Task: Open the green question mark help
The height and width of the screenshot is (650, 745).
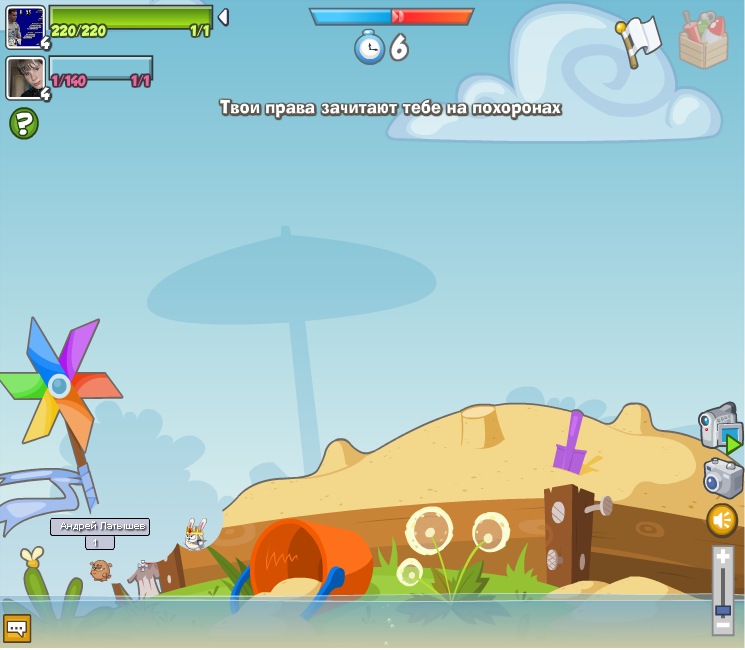Action: click(x=23, y=123)
